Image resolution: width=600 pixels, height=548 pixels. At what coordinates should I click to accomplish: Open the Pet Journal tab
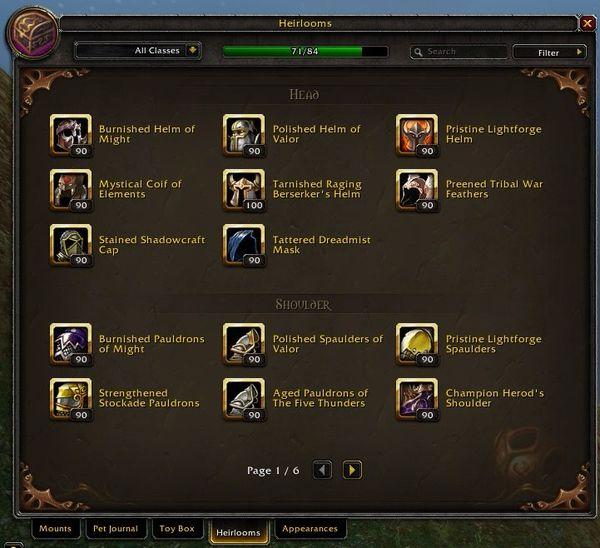coord(117,529)
